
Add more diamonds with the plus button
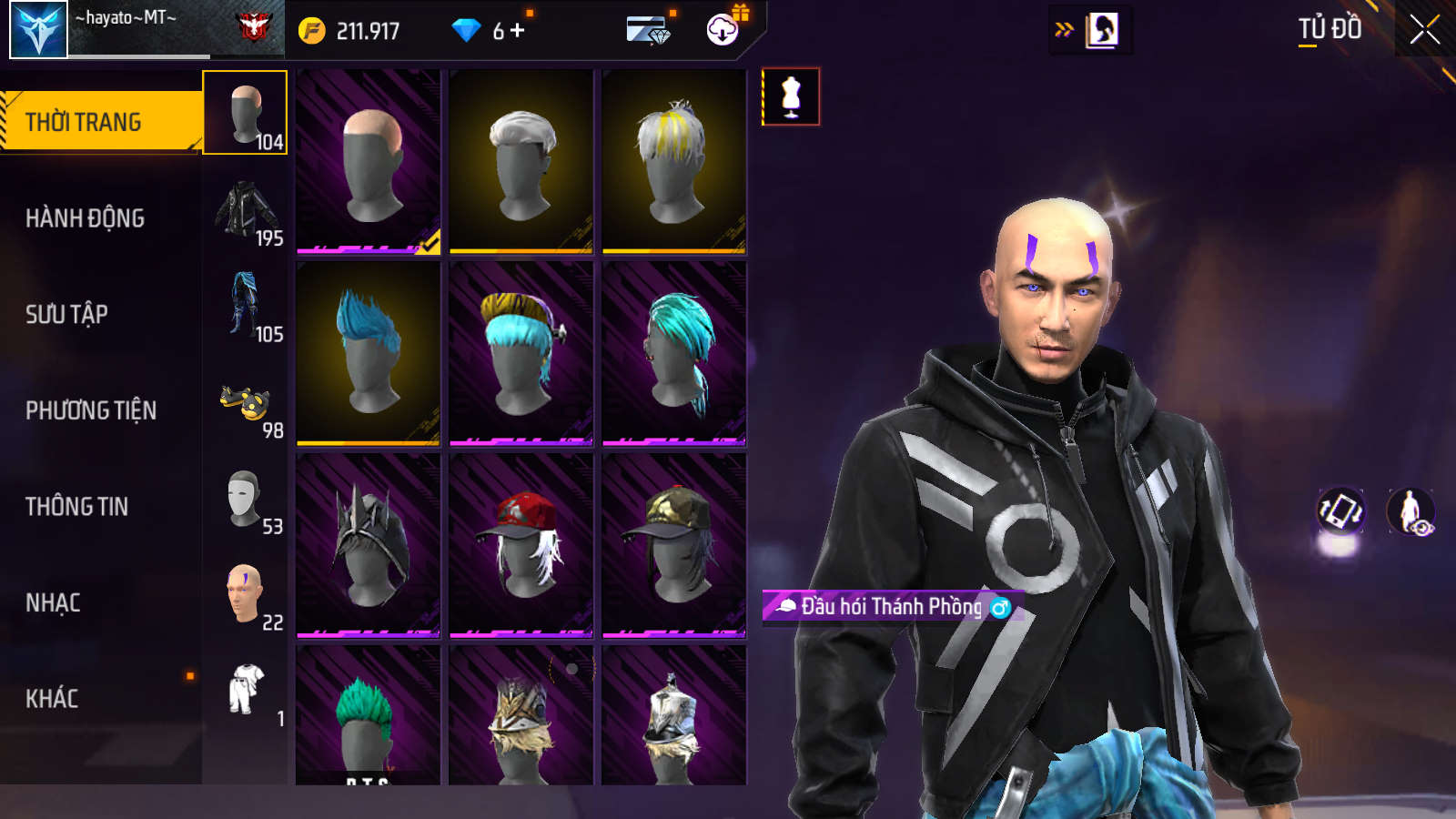coord(518,31)
